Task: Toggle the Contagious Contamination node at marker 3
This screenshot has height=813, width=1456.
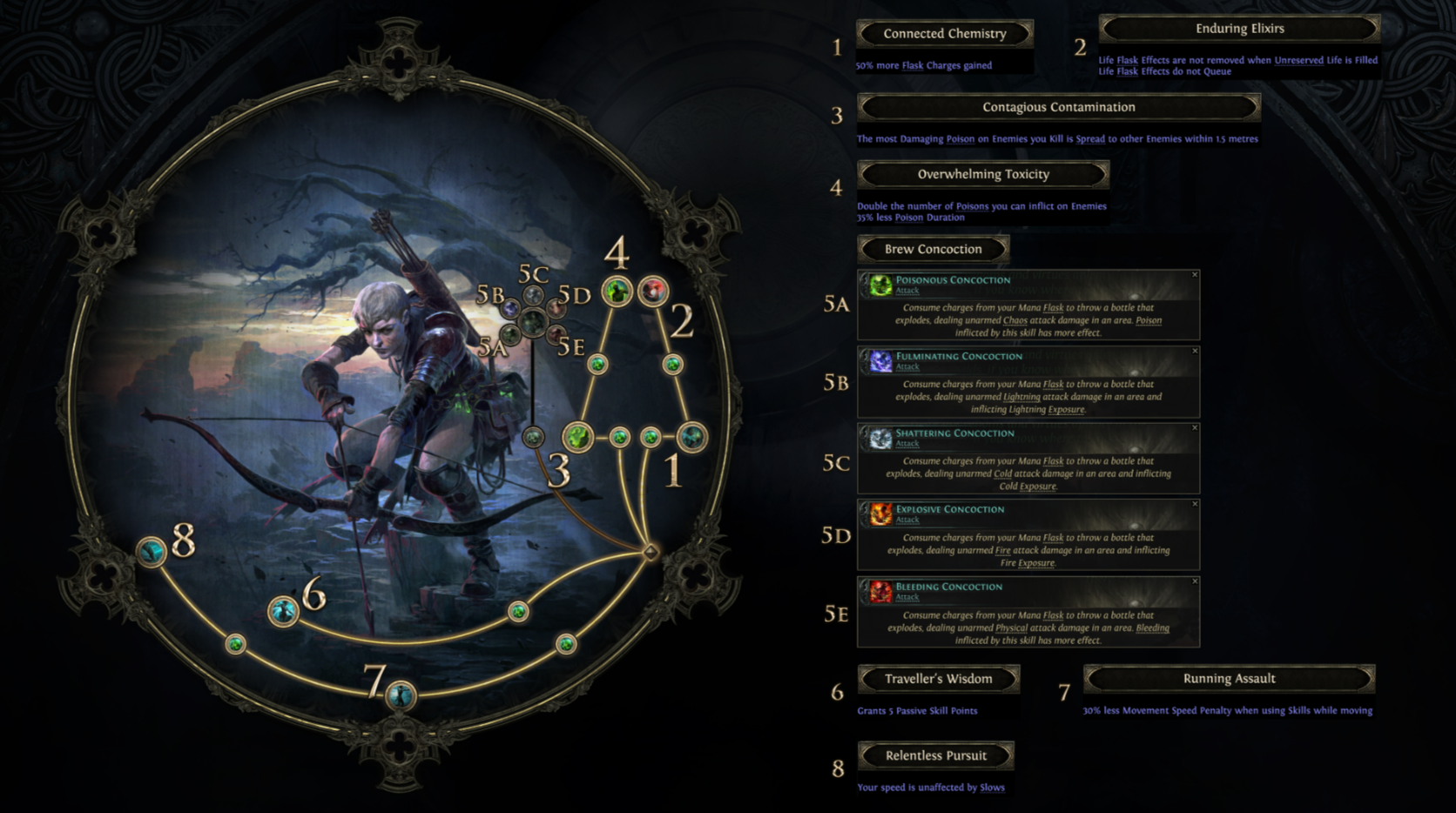Action: 580,437
